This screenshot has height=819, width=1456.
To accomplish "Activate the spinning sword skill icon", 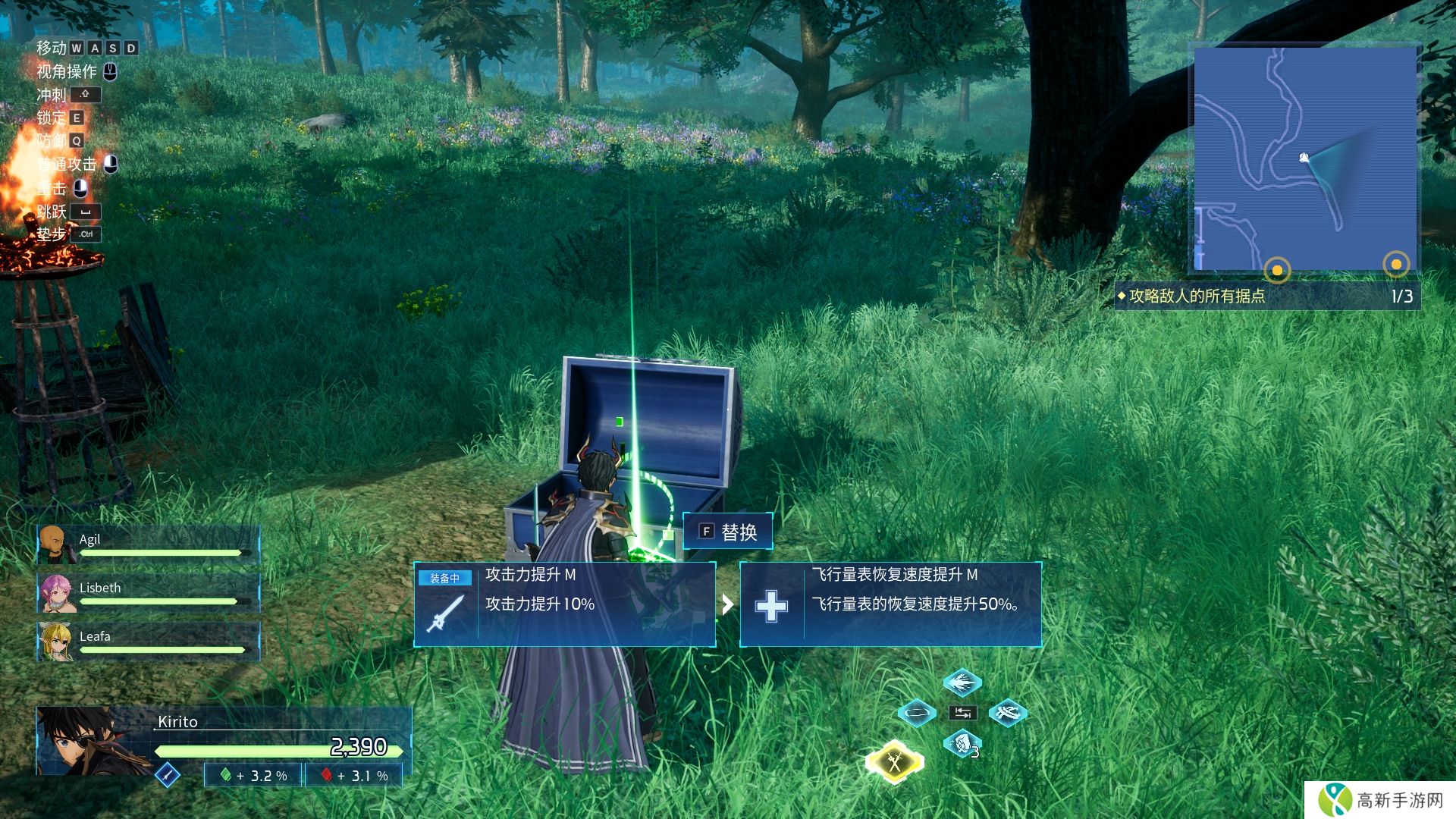I will pos(1007,713).
